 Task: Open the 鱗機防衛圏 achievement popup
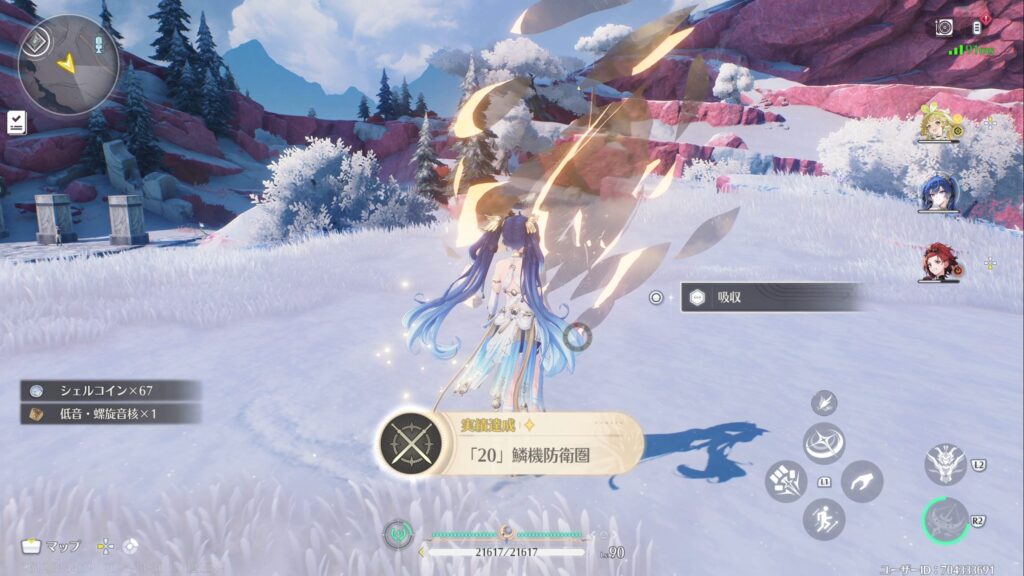(x=510, y=445)
